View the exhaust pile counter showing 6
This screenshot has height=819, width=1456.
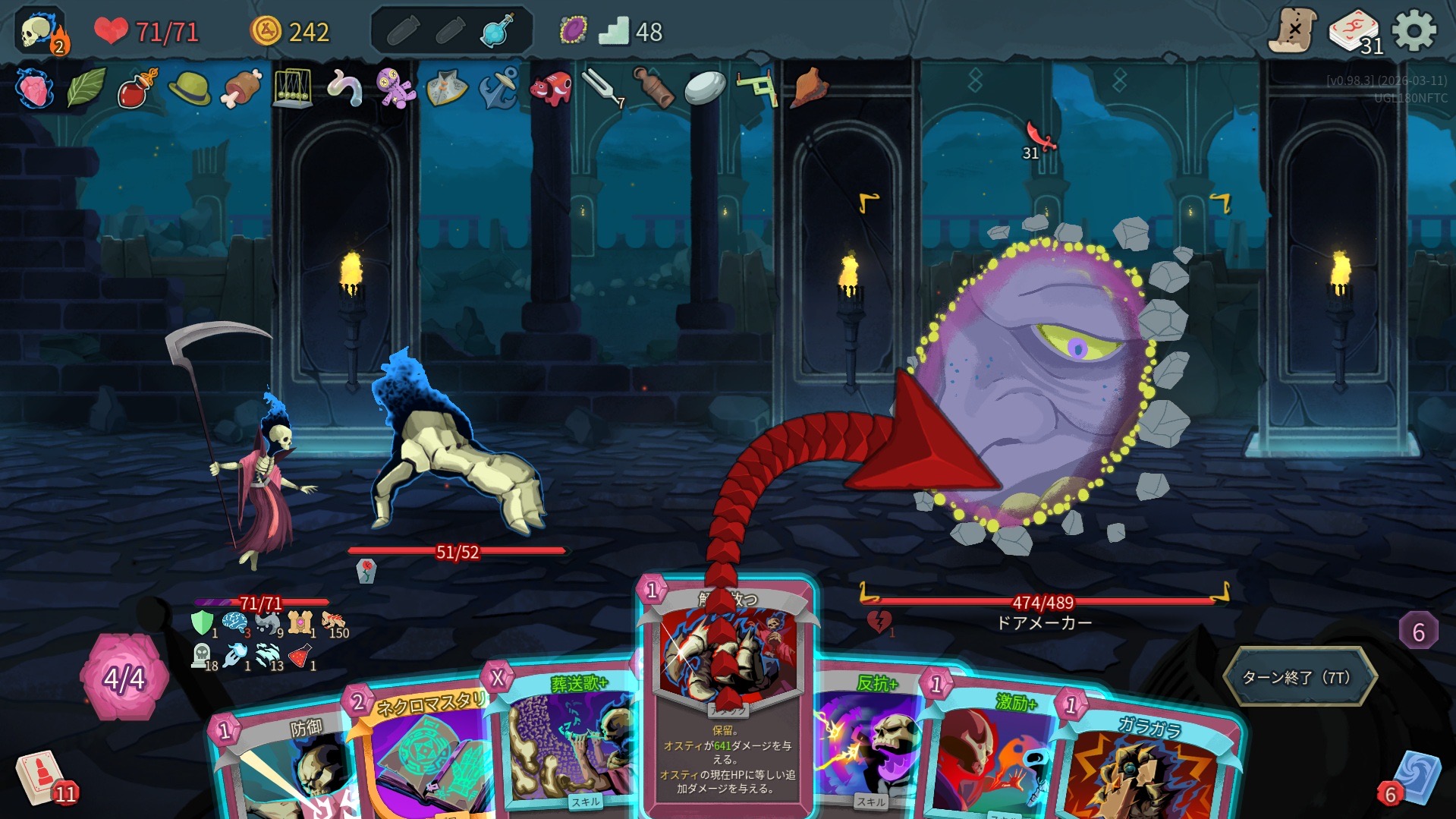(x=1418, y=632)
